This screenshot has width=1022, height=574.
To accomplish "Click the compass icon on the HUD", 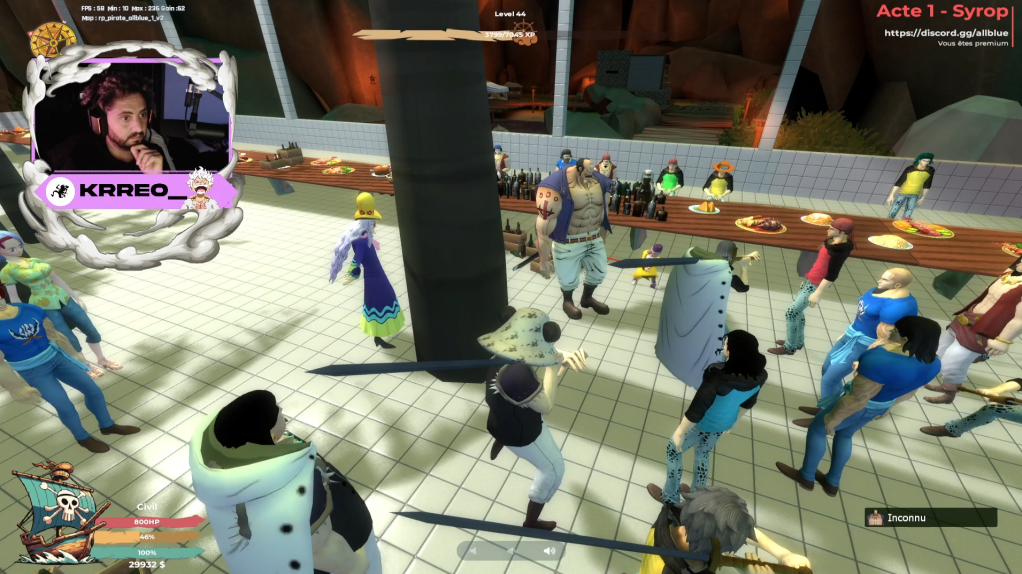I will coord(53,39).
